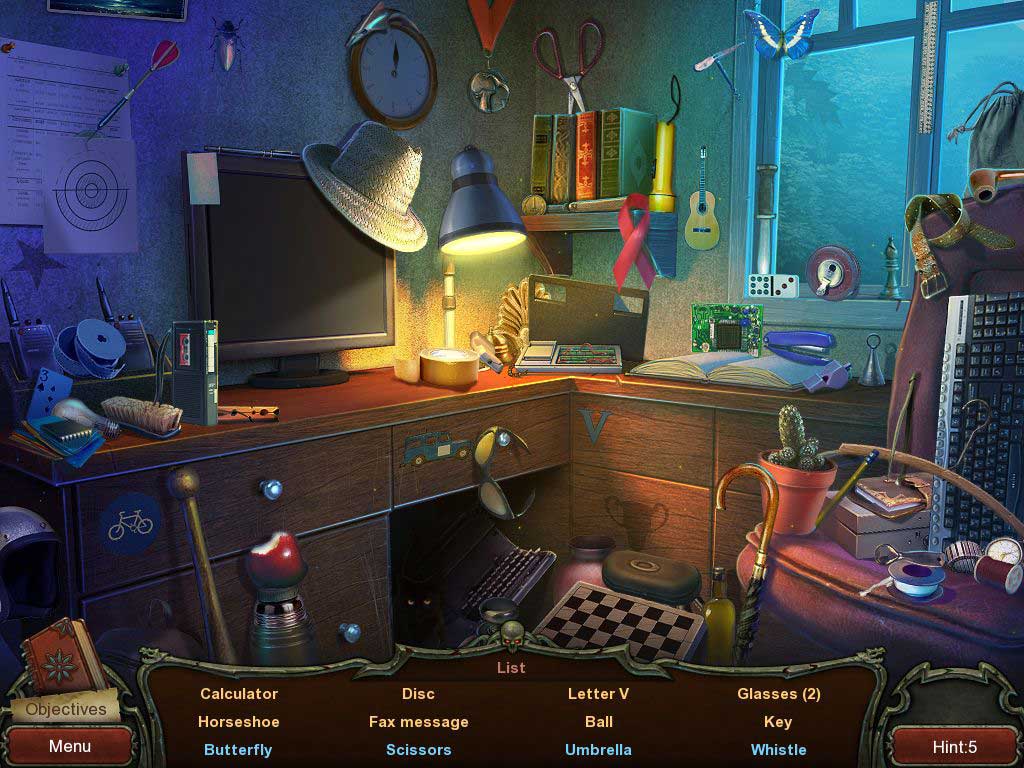The image size is (1024, 768).
Task: Select Letter V in the list
Action: point(599,693)
